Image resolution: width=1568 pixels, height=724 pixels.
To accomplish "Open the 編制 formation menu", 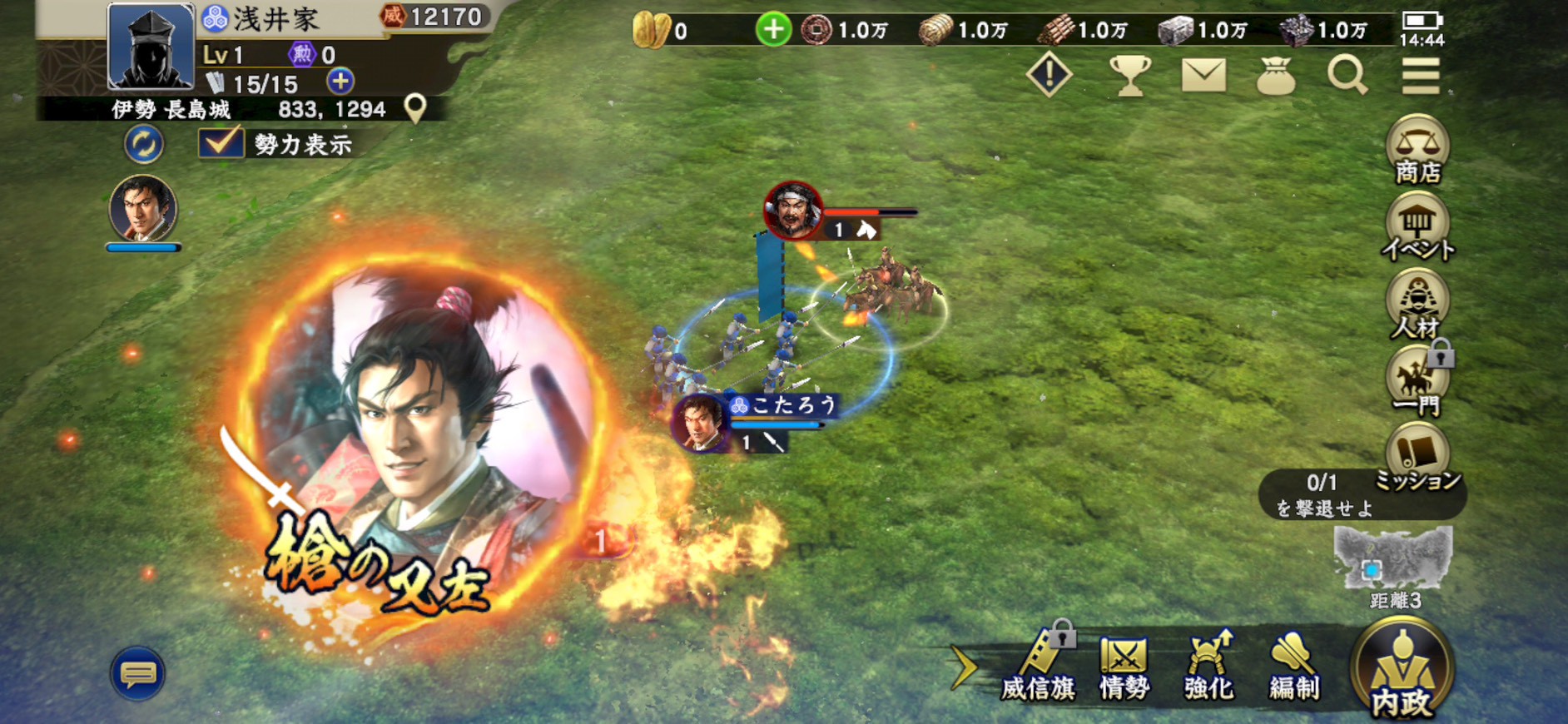I will coord(1294,667).
